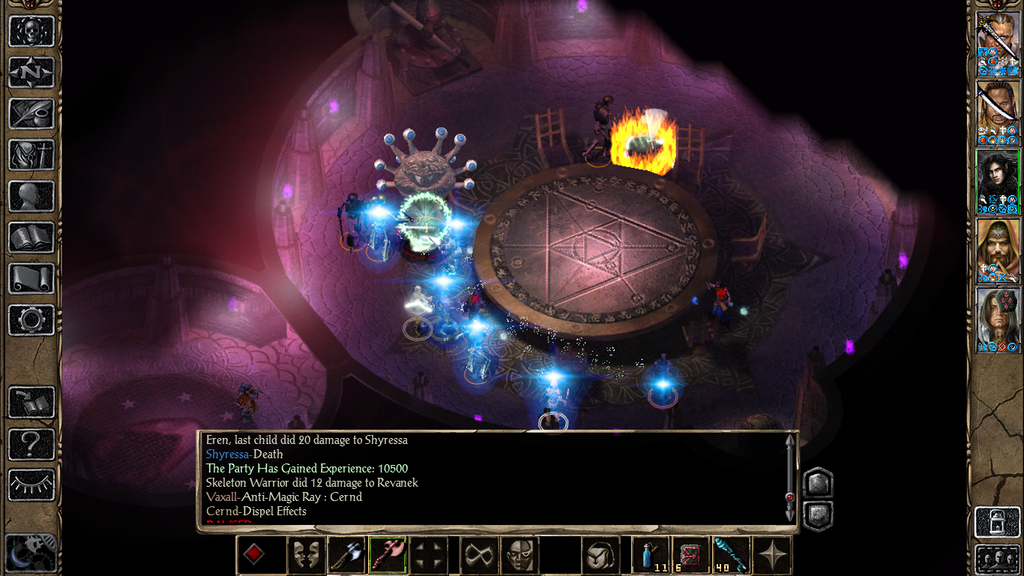The image size is (1024, 576).
Task: Click the message log scrollbar
Action: coord(790,478)
